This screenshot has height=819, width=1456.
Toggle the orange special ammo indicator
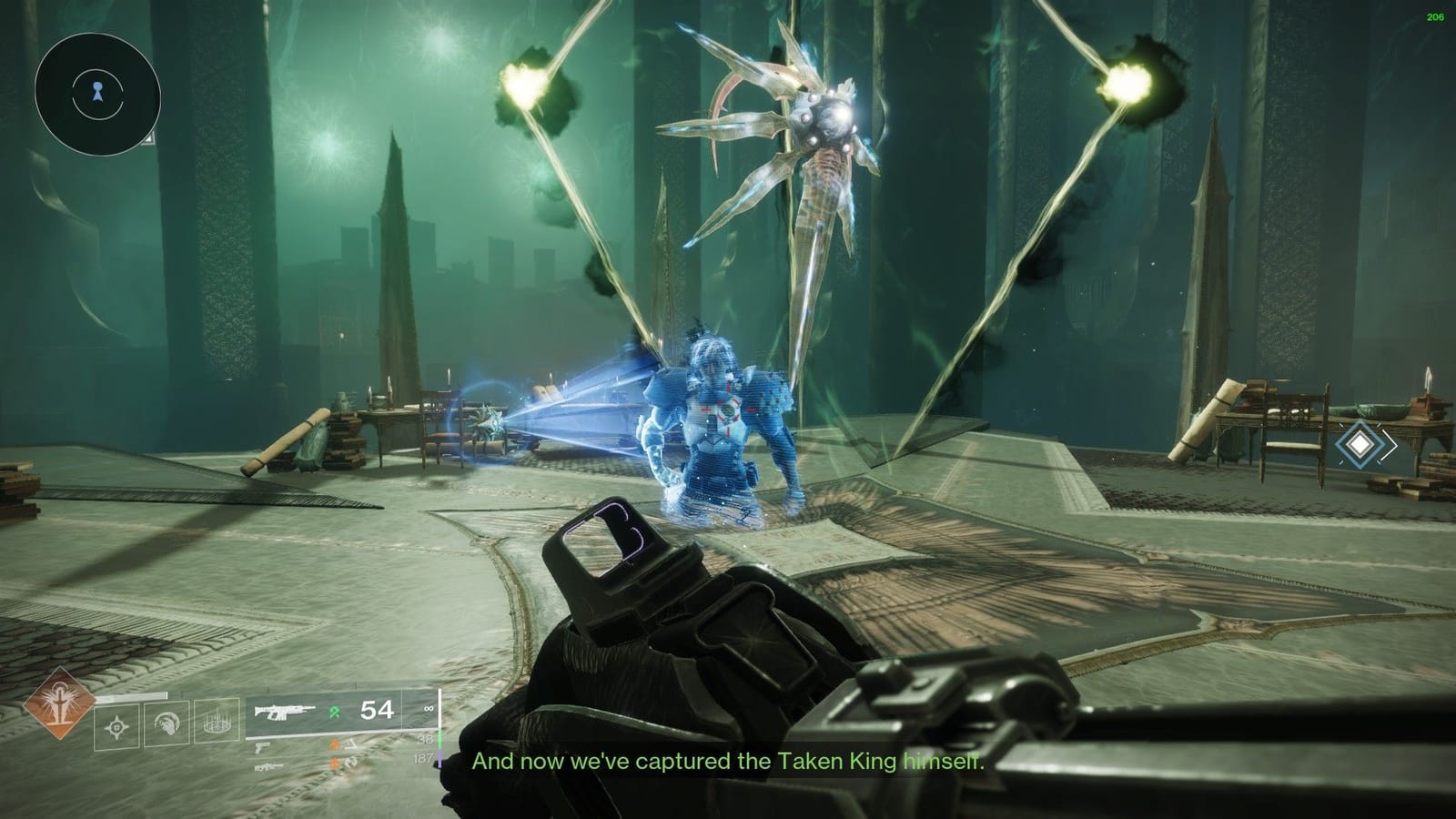click(x=334, y=743)
